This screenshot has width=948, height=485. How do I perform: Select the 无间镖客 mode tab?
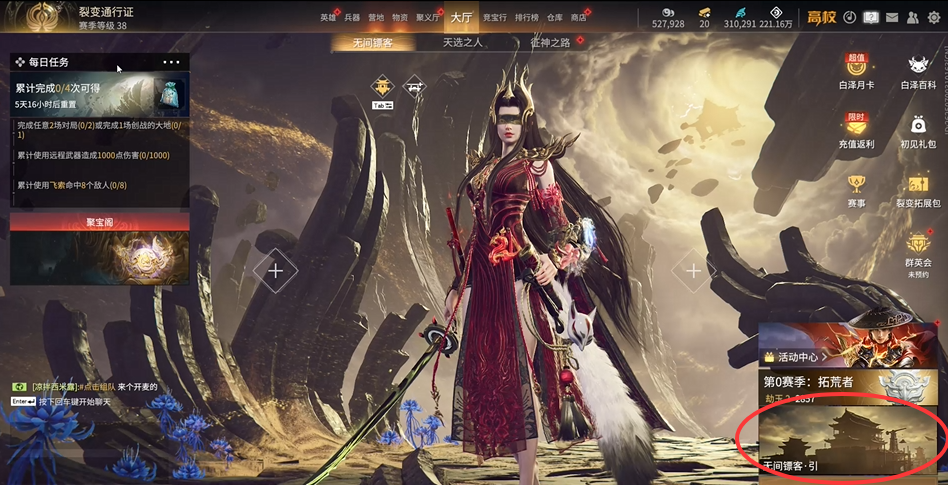[x=373, y=43]
